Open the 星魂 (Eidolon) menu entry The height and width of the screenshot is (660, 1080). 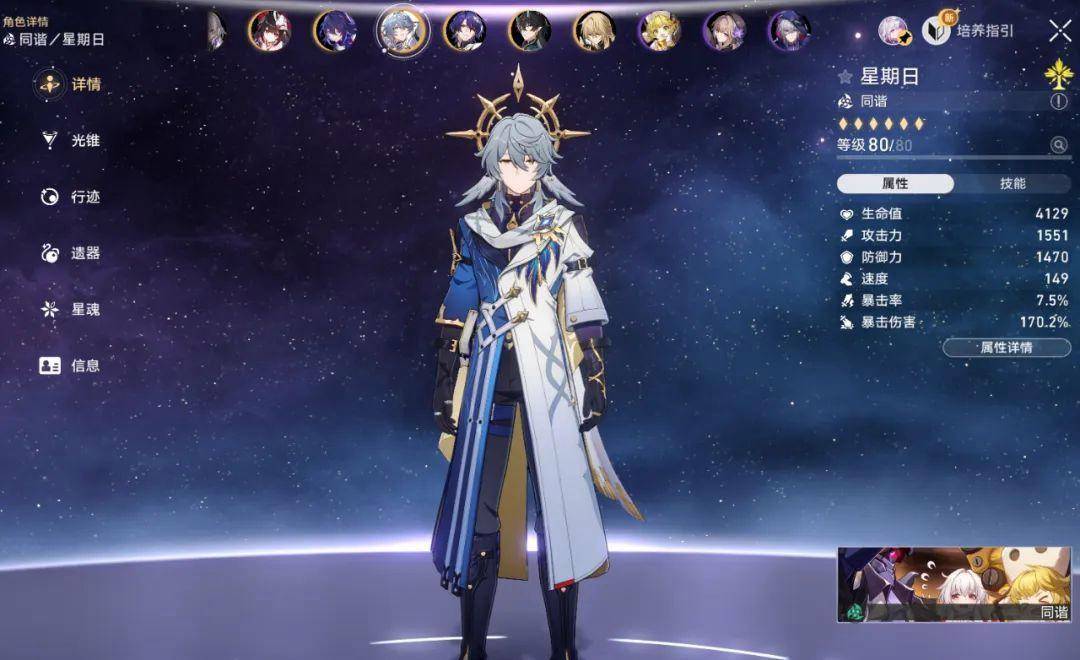coord(70,309)
